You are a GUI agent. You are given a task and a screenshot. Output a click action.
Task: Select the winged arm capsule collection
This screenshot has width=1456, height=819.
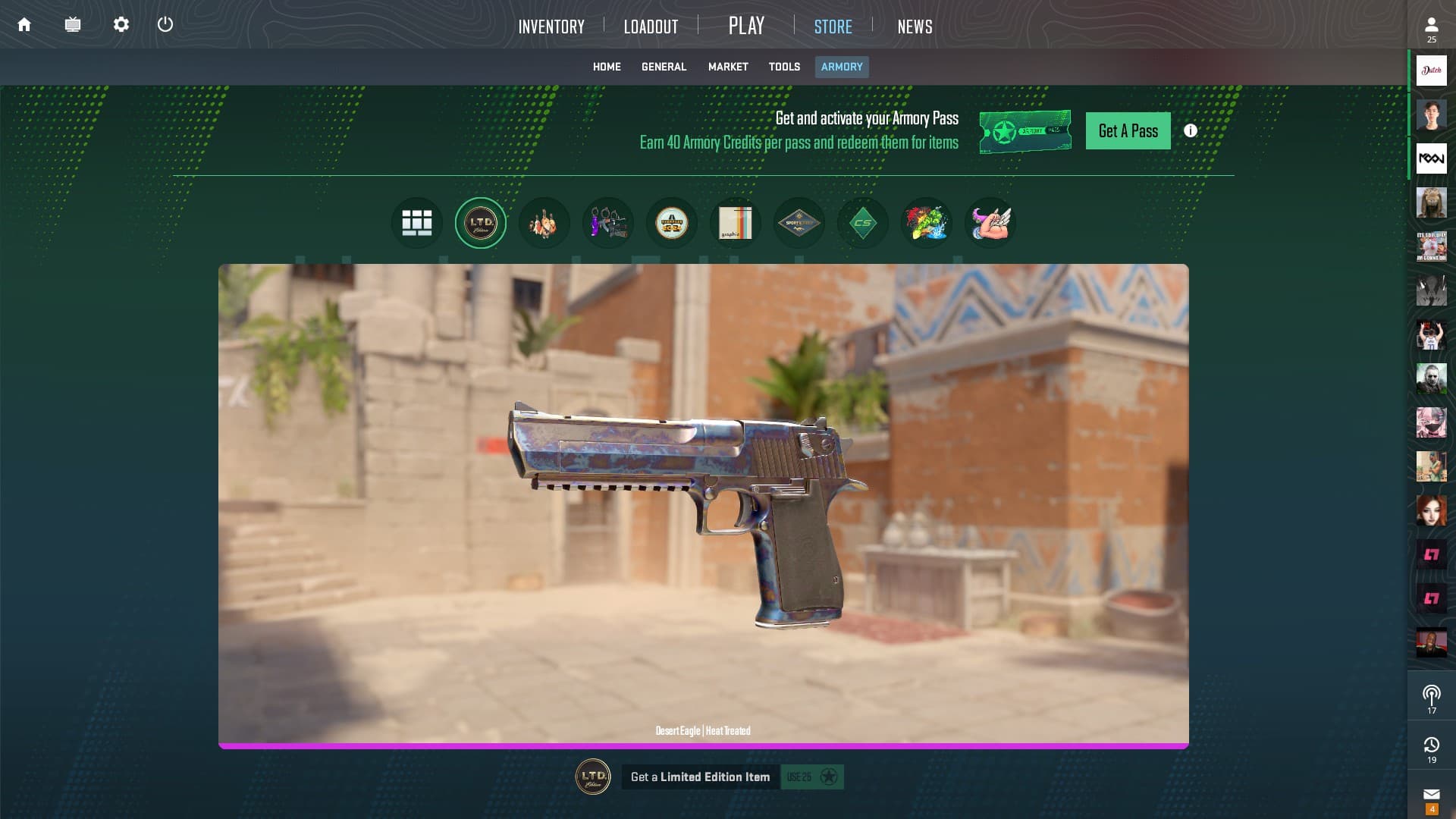click(990, 222)
